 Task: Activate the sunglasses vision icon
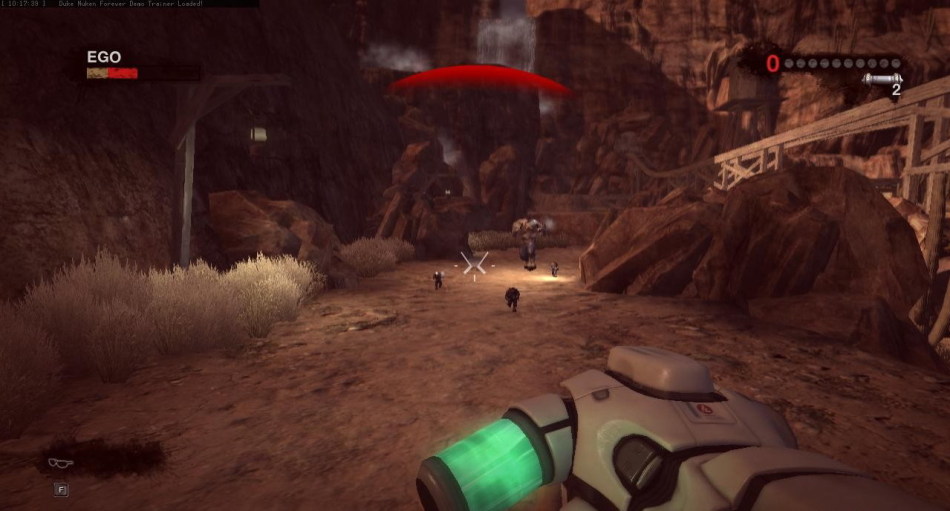pyautogui.click(x=60, y=462)
